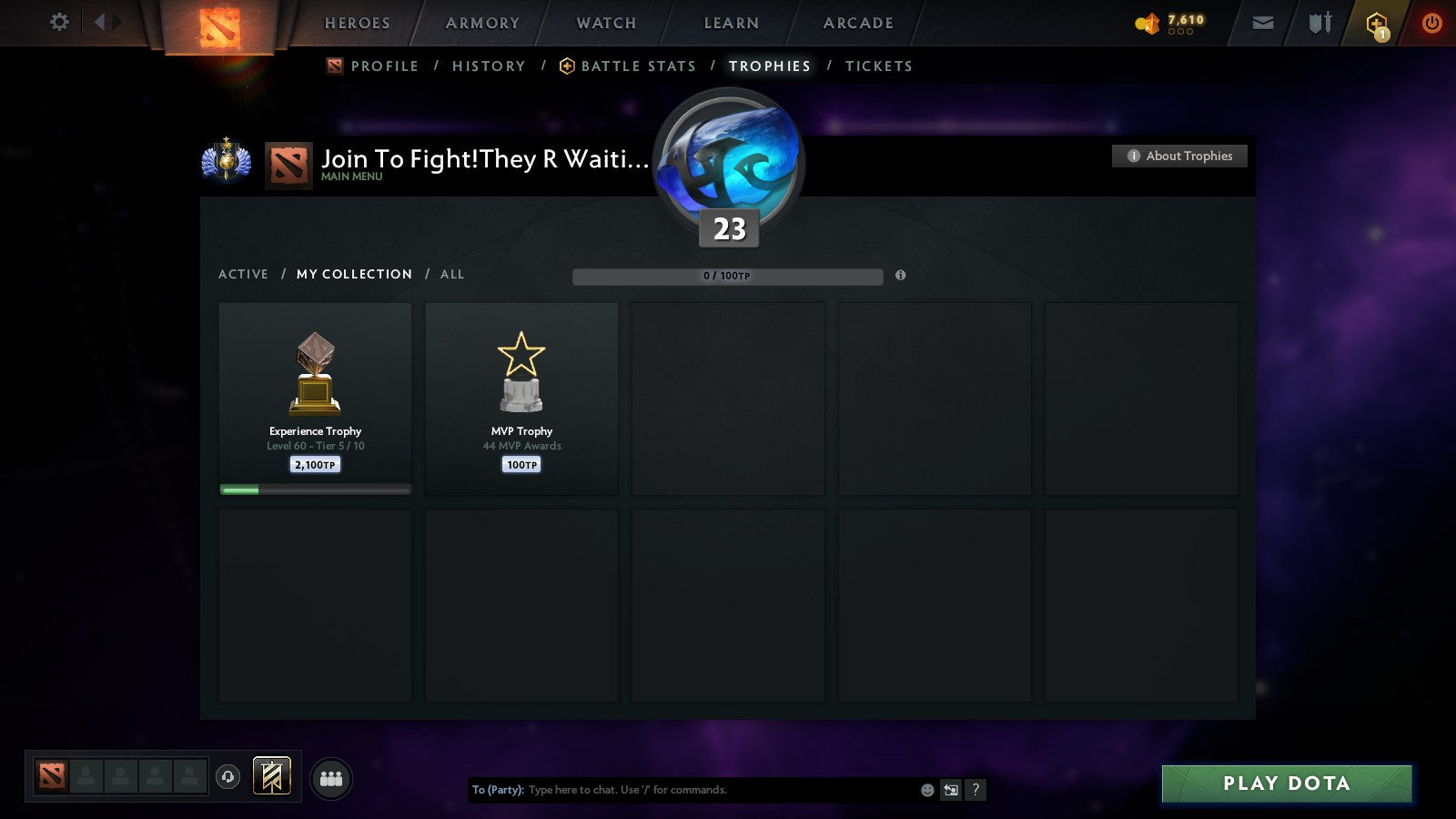Image resolution: width=1456 pixels, height=819 pixels.
Task: Expand the About Trophies panel
Action: (1179, 156)
